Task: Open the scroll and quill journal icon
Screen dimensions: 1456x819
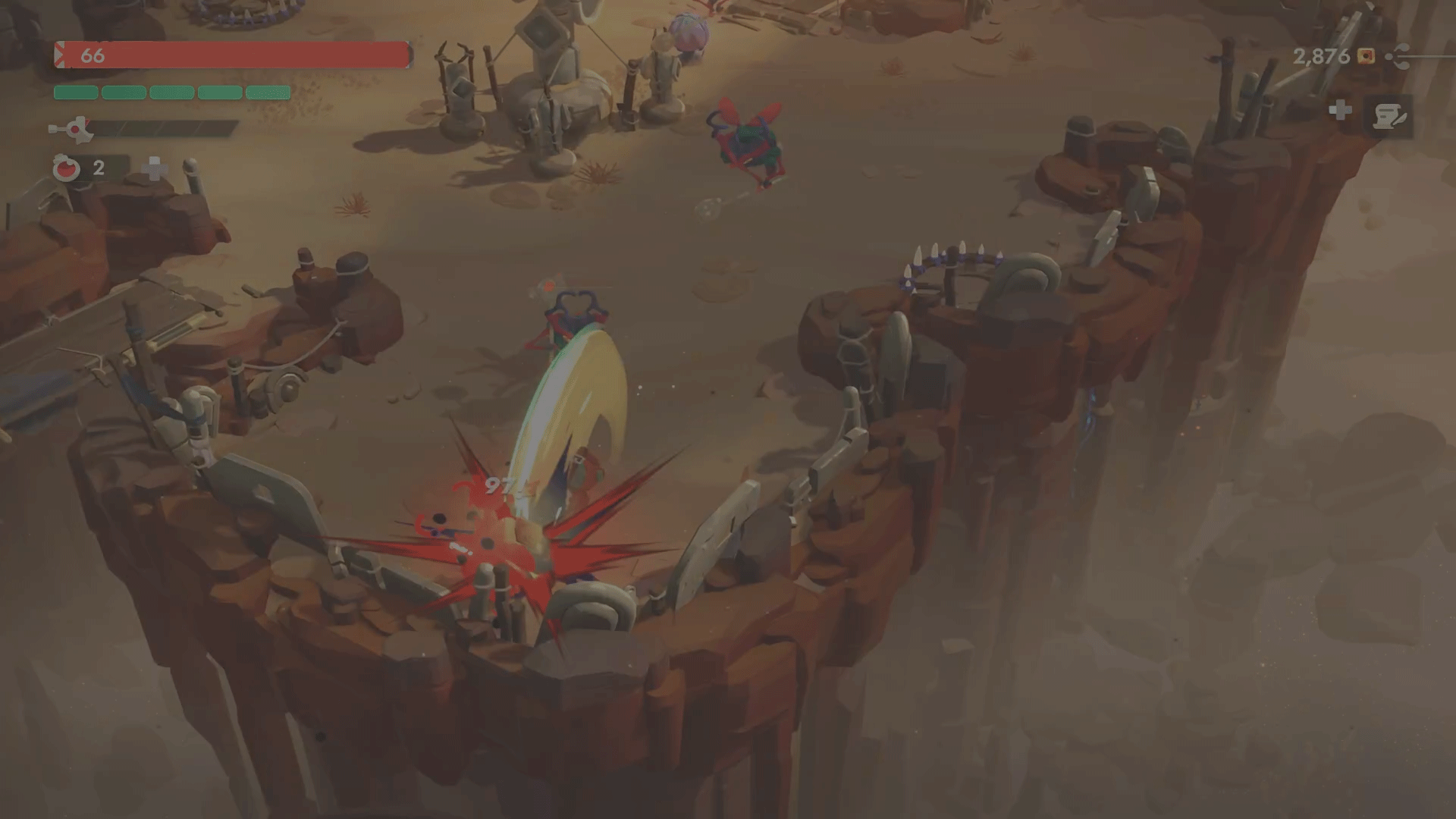Action: click(x=1389, y=116)
